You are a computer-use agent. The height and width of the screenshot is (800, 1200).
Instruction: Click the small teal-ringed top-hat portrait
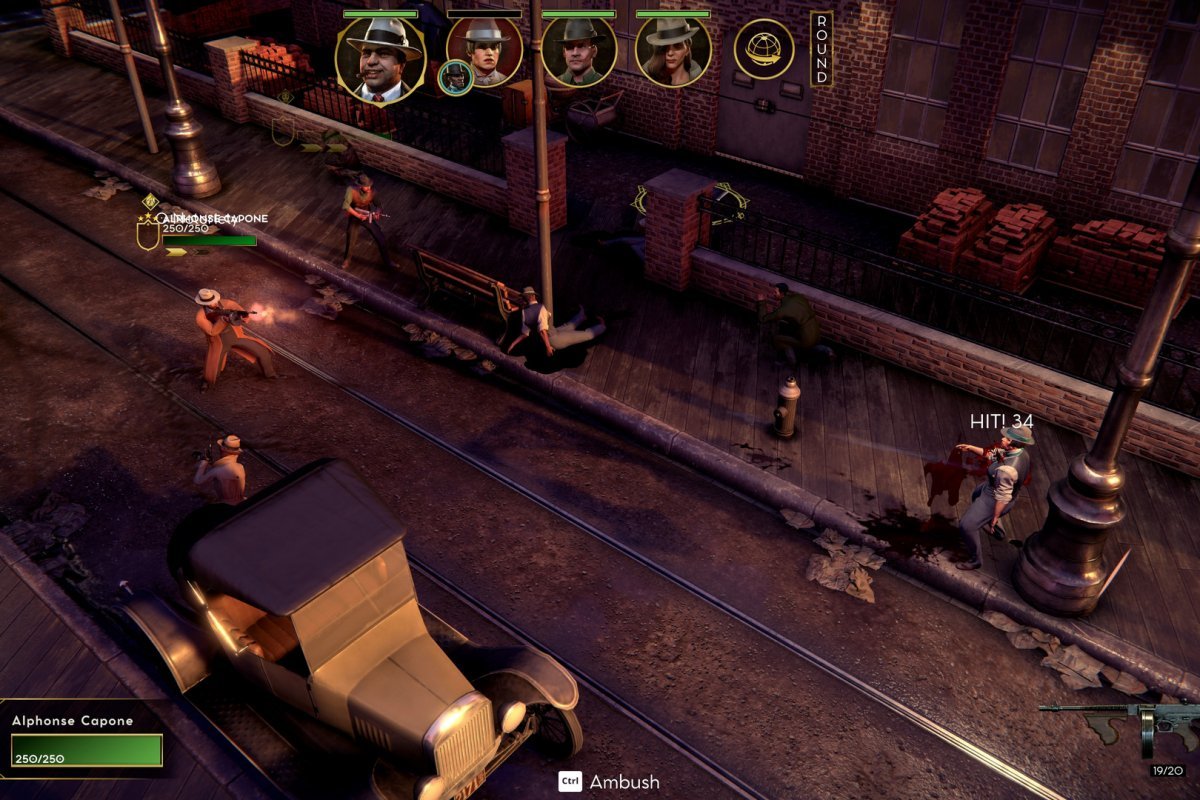(x=455, y=78)
